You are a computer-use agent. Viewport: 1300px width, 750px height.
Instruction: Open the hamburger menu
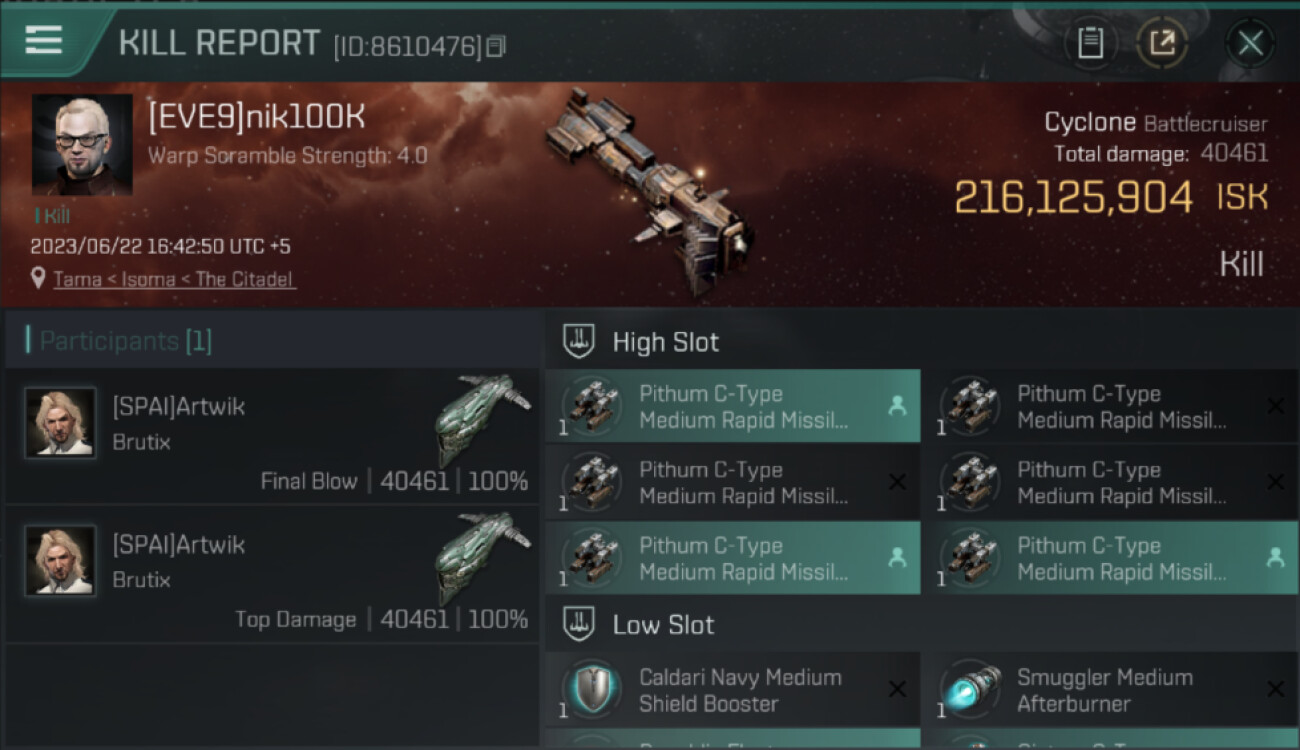coord(43,41)
